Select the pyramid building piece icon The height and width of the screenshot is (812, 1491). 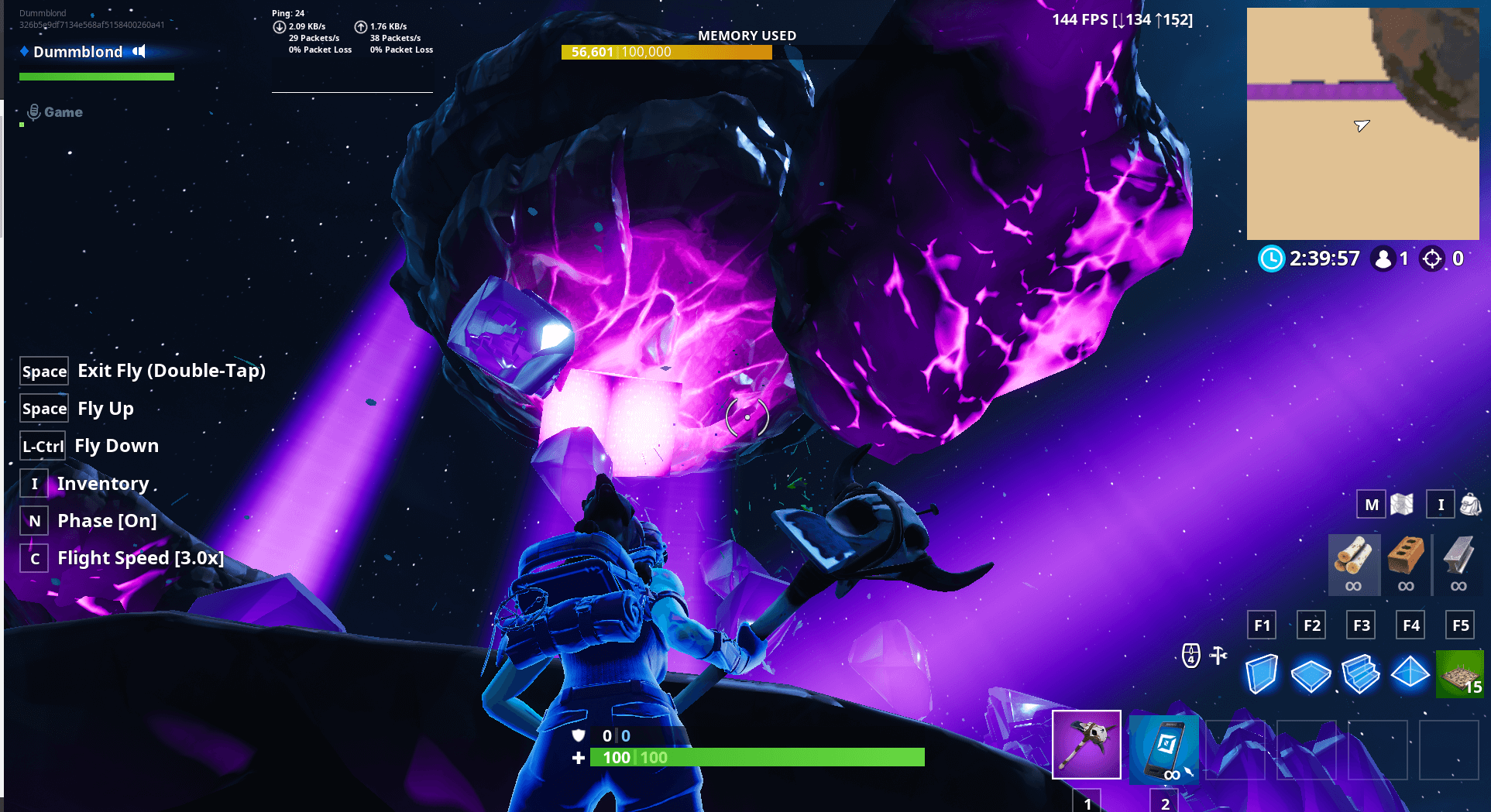tap(1410, 673)
